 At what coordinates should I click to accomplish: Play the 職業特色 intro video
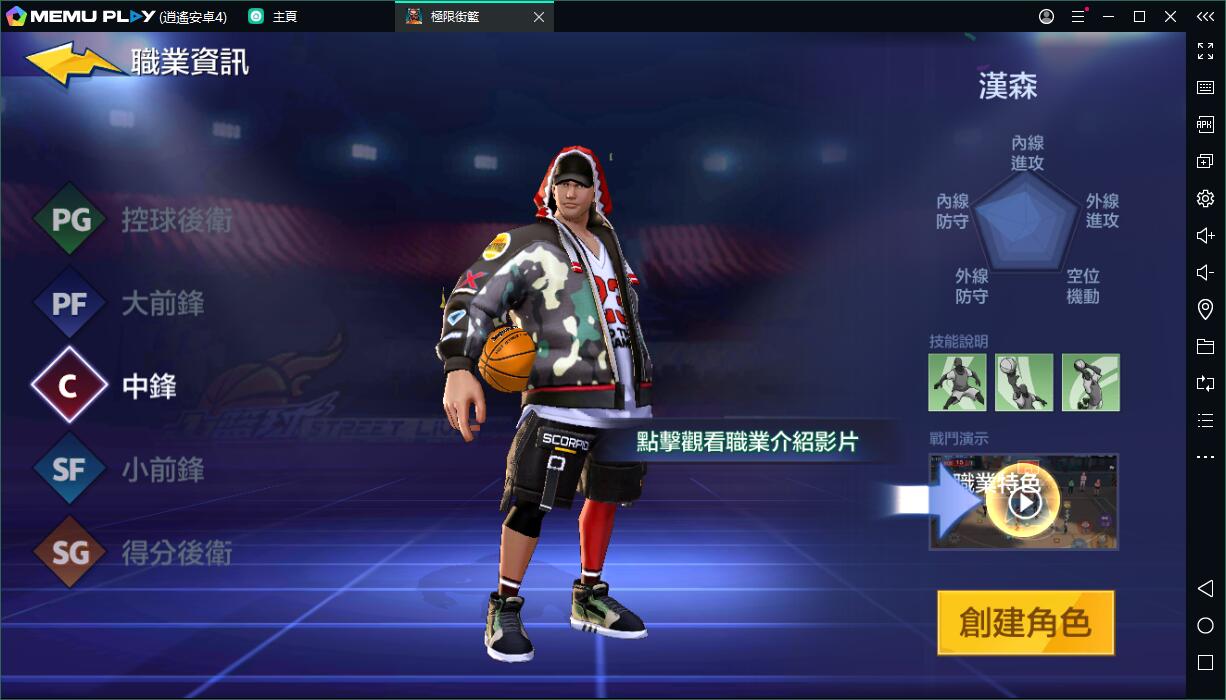point(1024,502)
